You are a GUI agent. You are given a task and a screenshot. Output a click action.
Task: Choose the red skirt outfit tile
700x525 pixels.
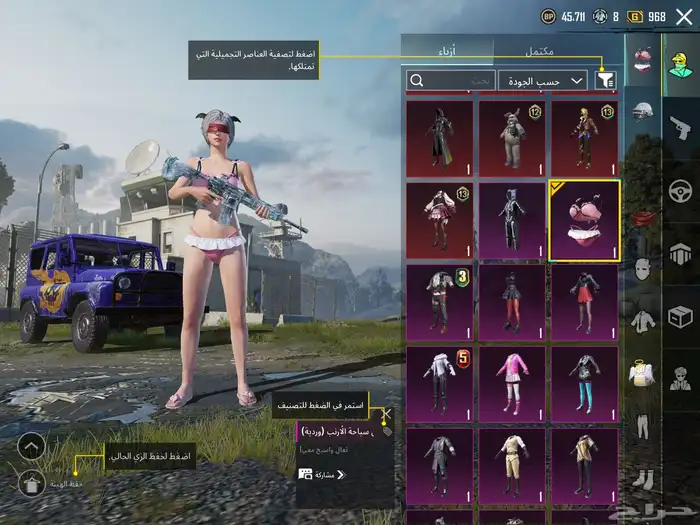(x=584, y=302)
